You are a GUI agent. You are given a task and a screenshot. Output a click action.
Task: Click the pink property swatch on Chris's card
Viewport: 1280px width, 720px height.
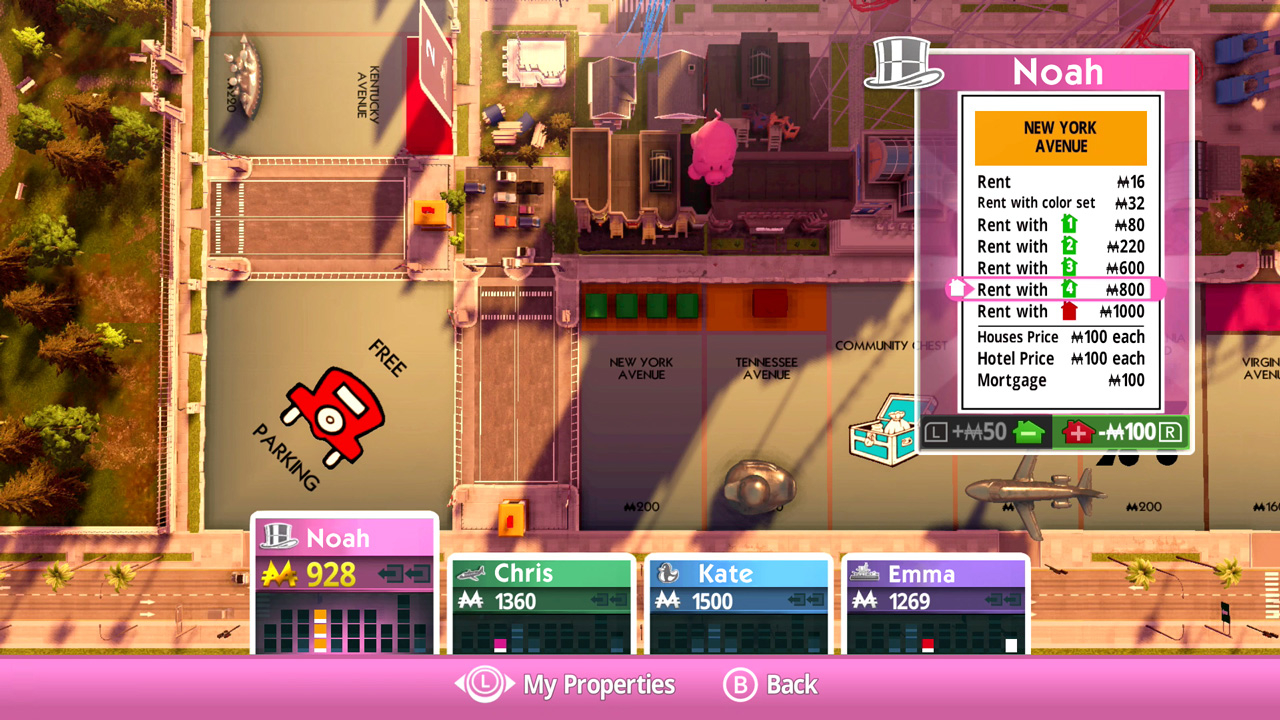tap(500, 642)
